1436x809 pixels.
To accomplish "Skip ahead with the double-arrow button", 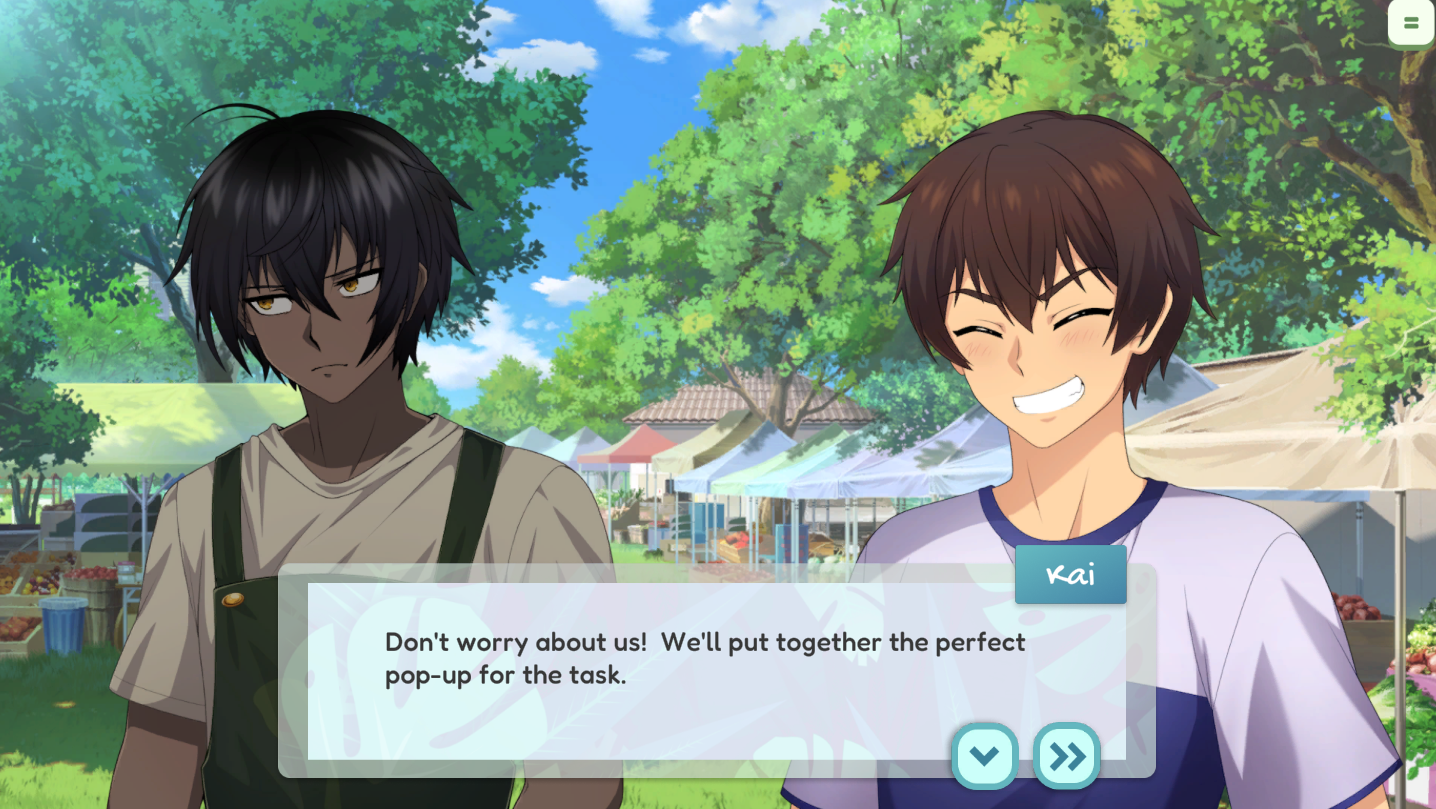I will tap(1066, 756).
